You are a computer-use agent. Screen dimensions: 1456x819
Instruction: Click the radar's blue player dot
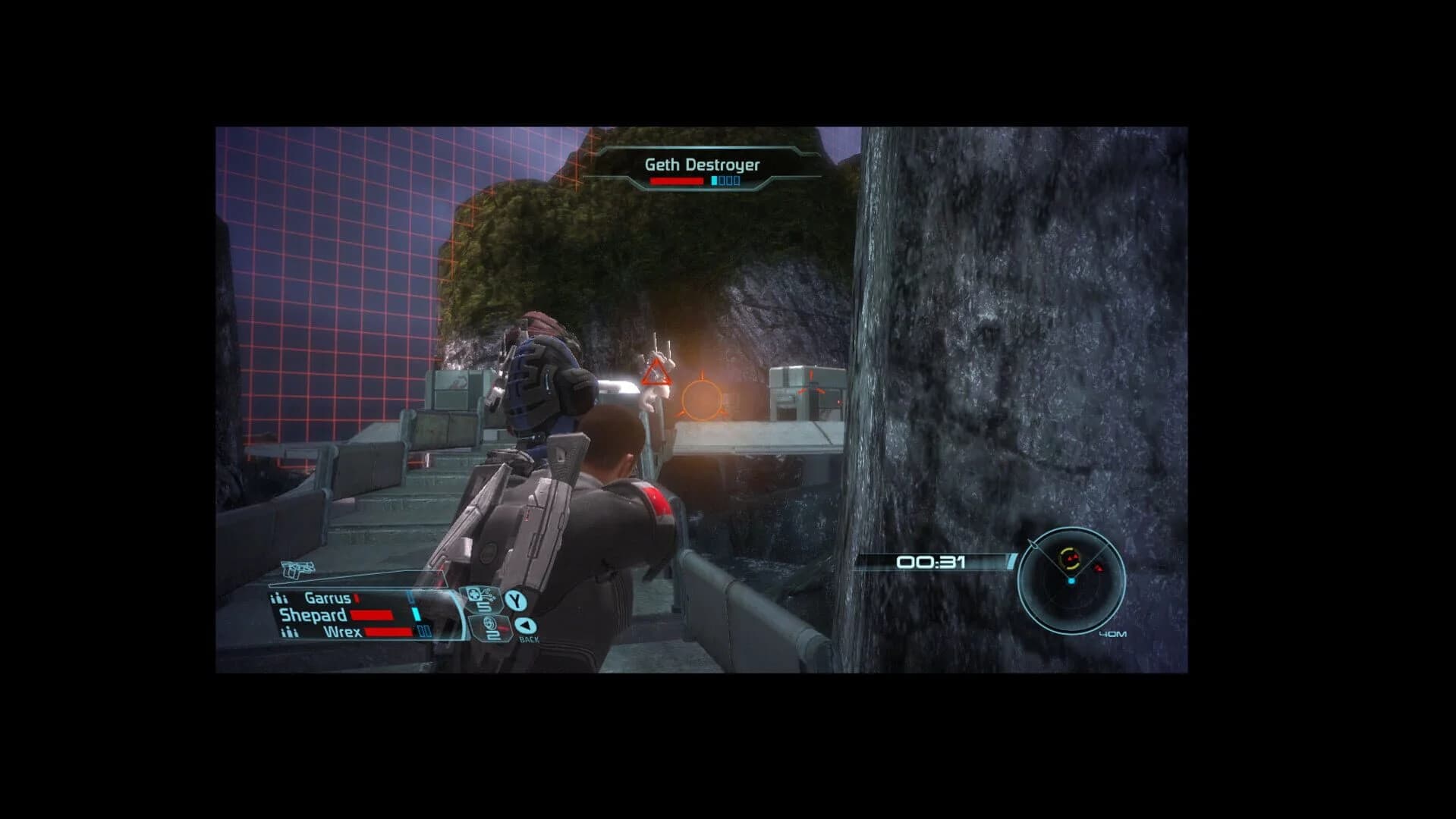tap(1071, 580)
